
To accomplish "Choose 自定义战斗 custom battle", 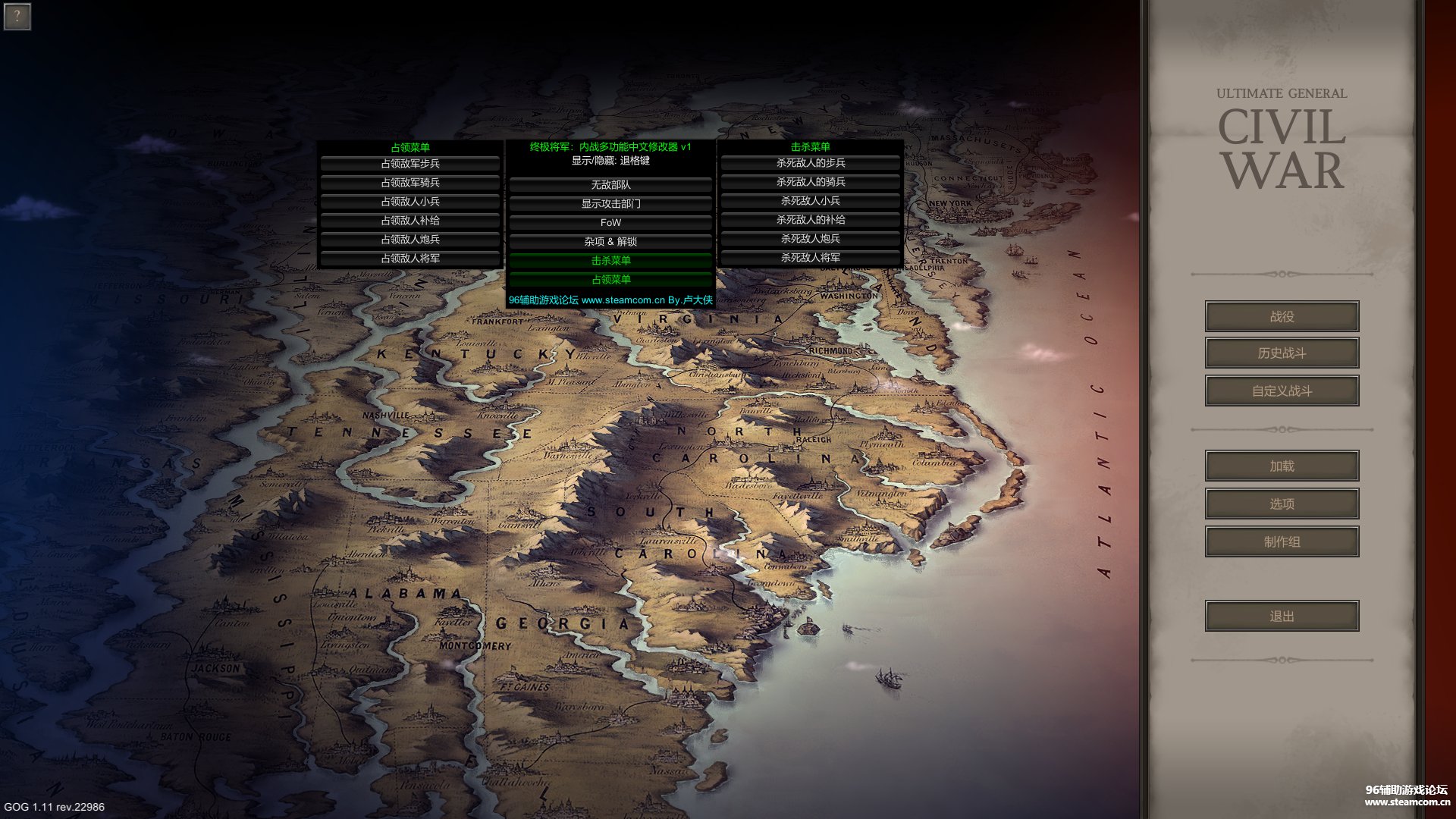I will (1282, 391).
